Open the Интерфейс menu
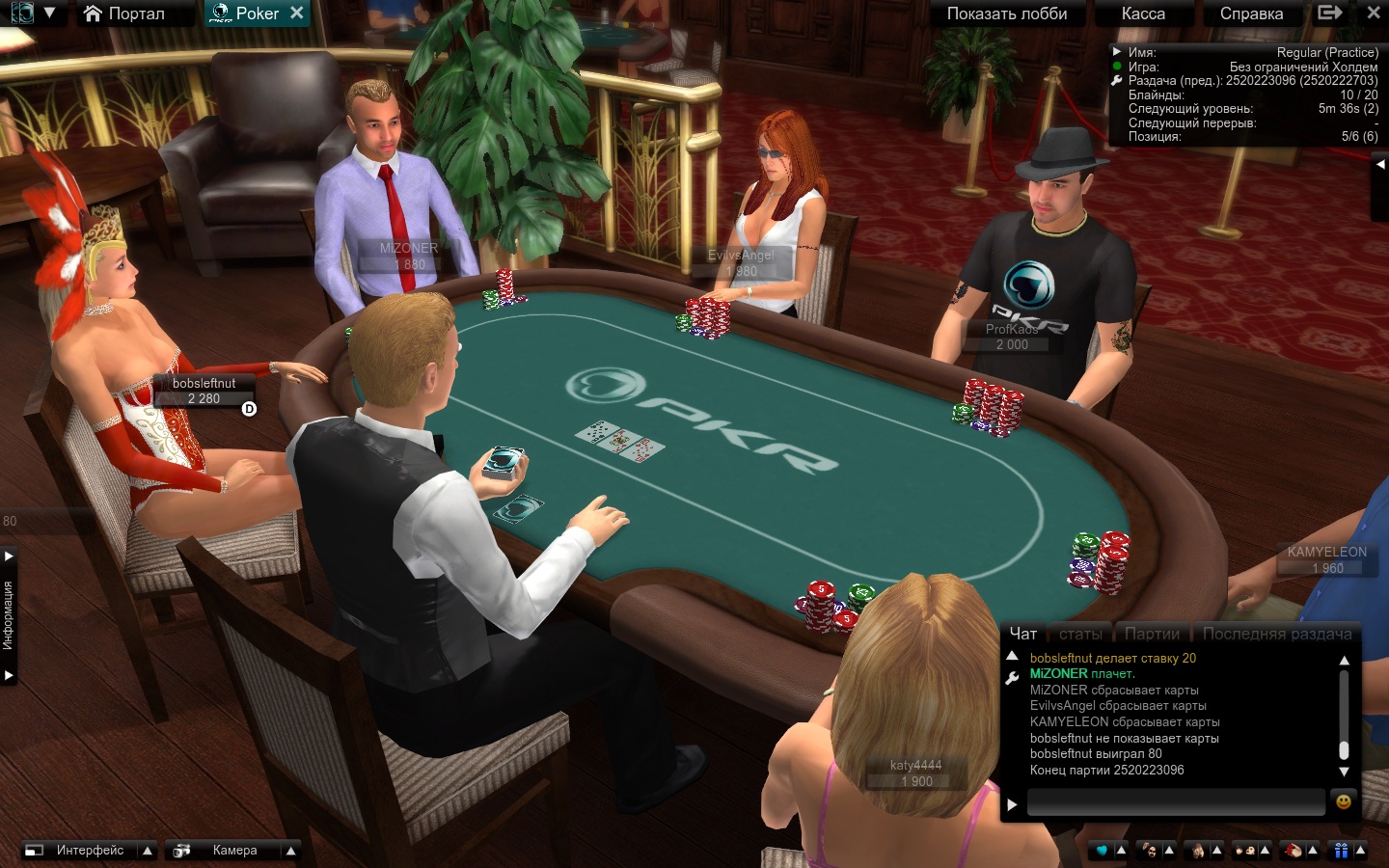Viewport: 1389px width, 868px height. point(90,851)
